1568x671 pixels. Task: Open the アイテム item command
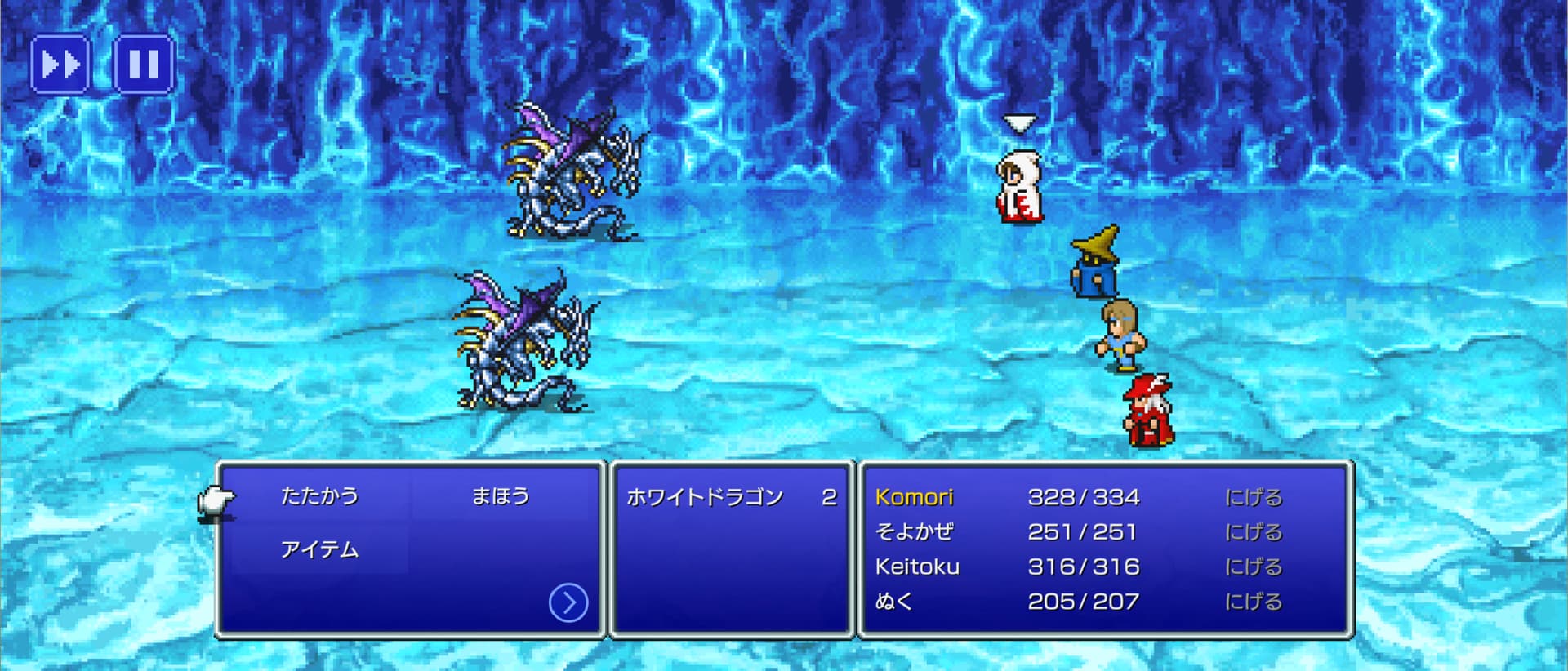tap(319, 550)
